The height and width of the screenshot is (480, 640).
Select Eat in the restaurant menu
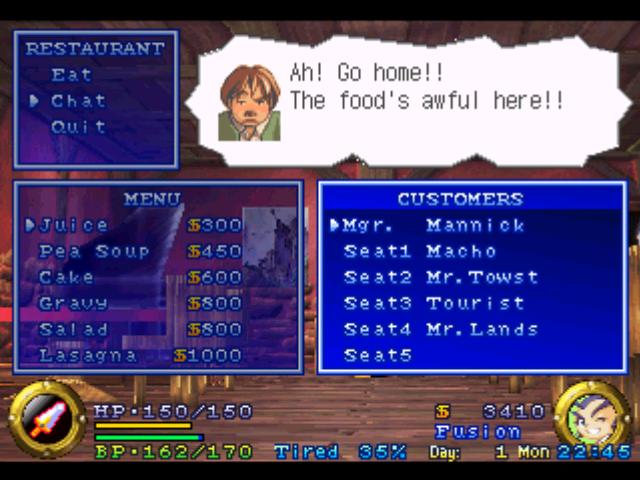[x=72, y=75]
